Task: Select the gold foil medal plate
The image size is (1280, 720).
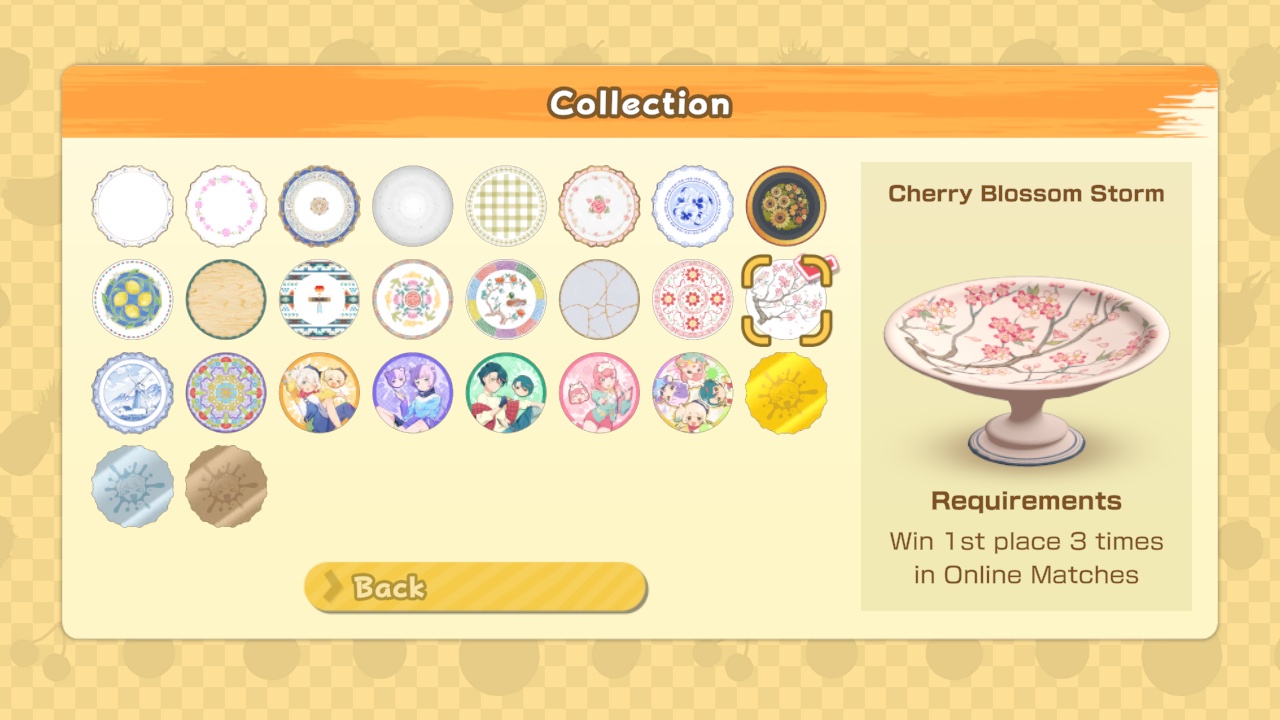Action: click(x=786, y=393)
